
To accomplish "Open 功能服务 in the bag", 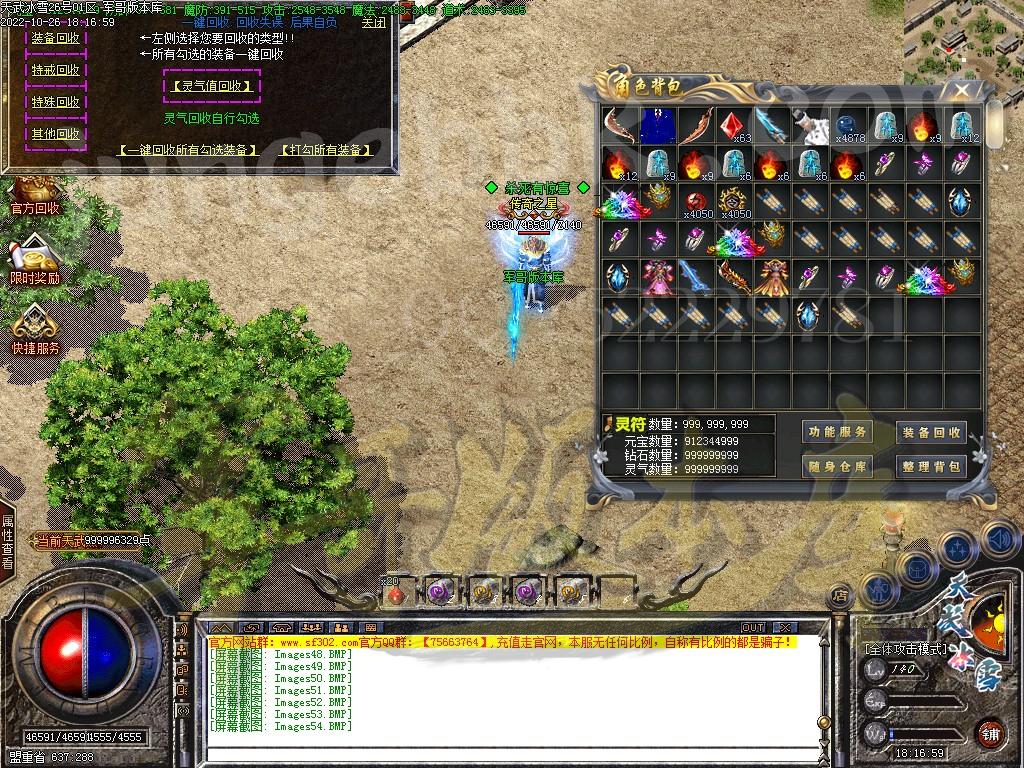I will [838, 432].
